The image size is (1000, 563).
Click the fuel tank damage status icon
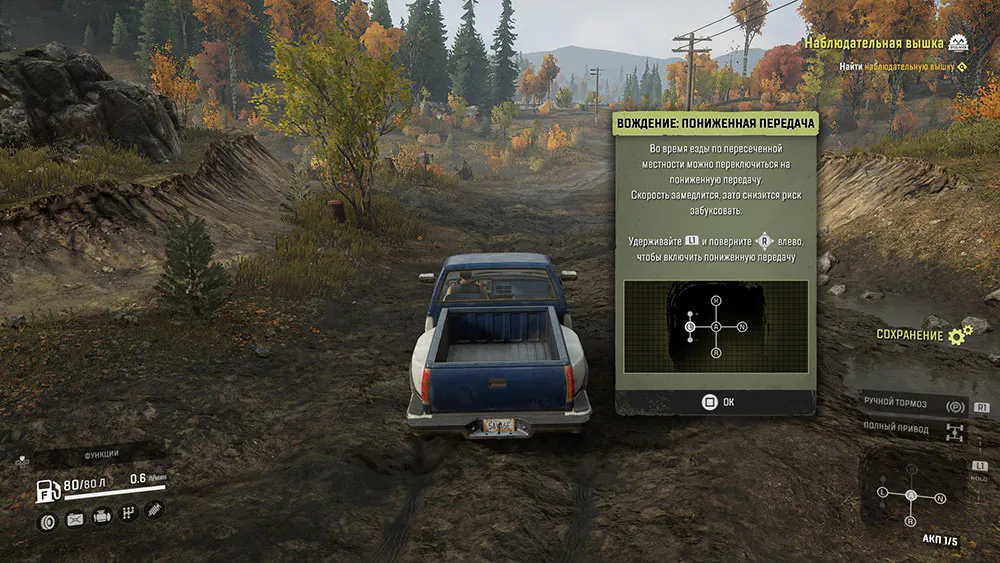[x=74, y=520]
